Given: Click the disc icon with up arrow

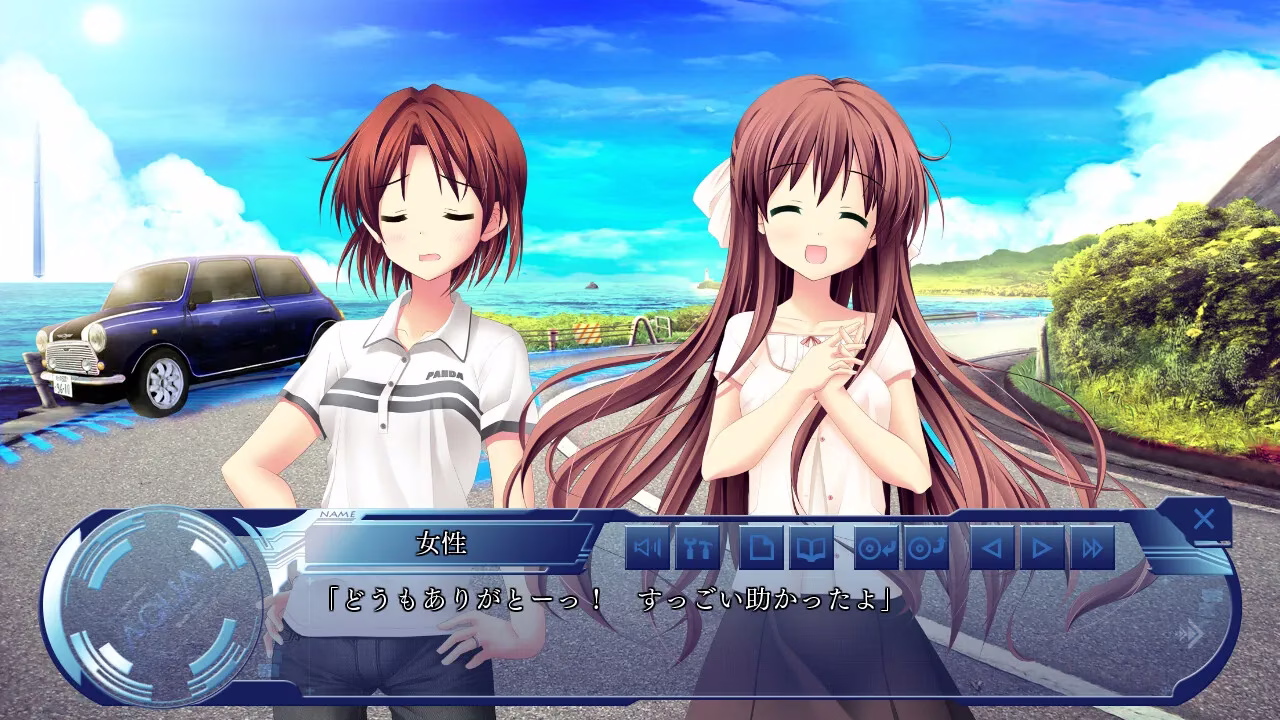Looking at the screenshot, I should tap(926, 548).
